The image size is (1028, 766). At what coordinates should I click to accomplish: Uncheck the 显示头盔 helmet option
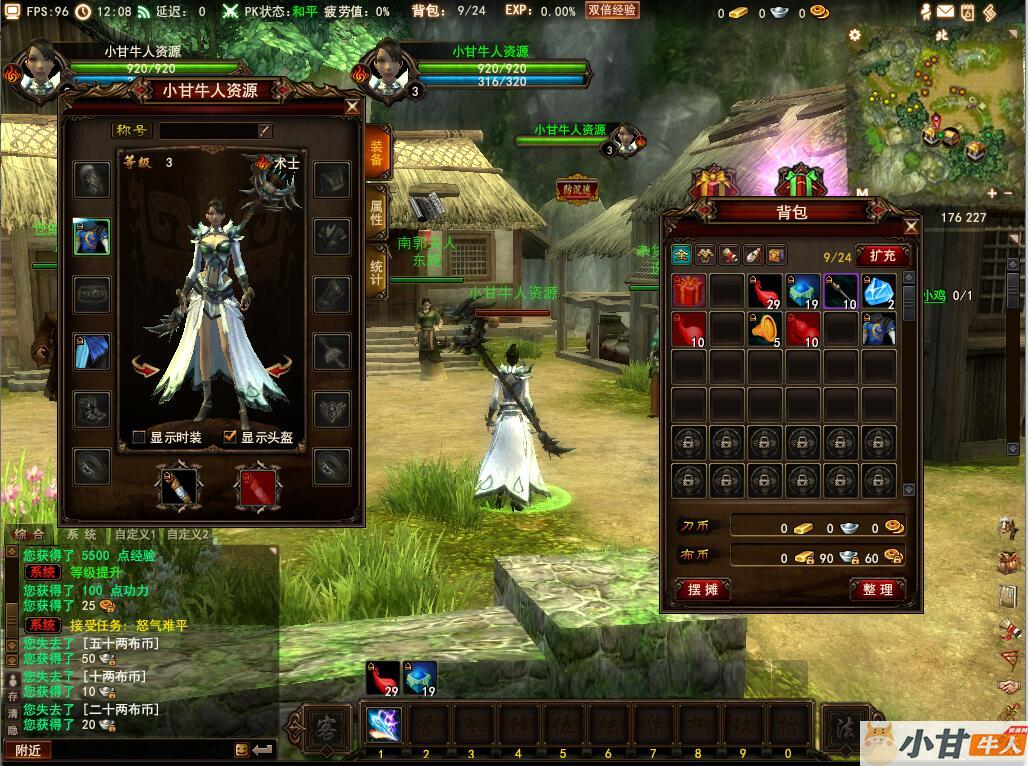point(231,437)
